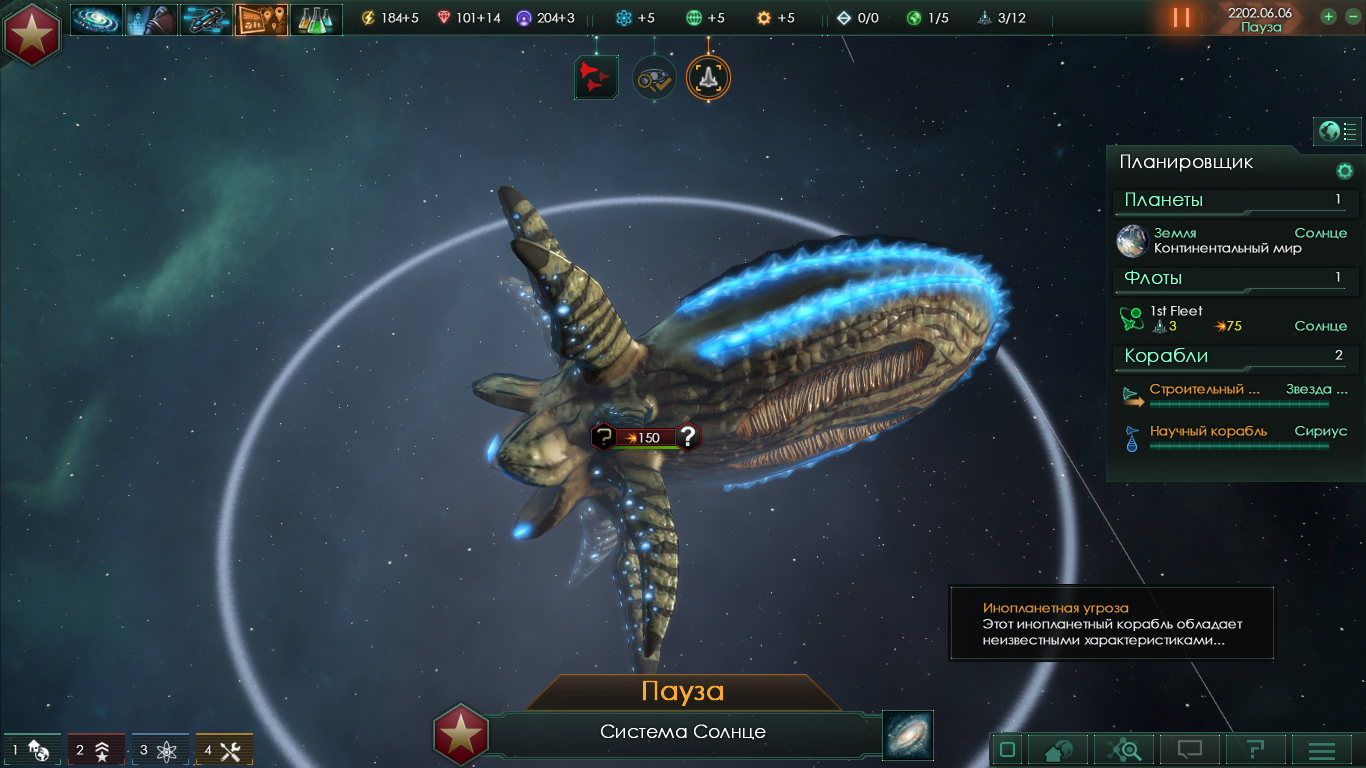The height and width of the screenshot is (768, 1366).
Task: Open the chat speech-bubble button
Action: [x=1189, y=749]
